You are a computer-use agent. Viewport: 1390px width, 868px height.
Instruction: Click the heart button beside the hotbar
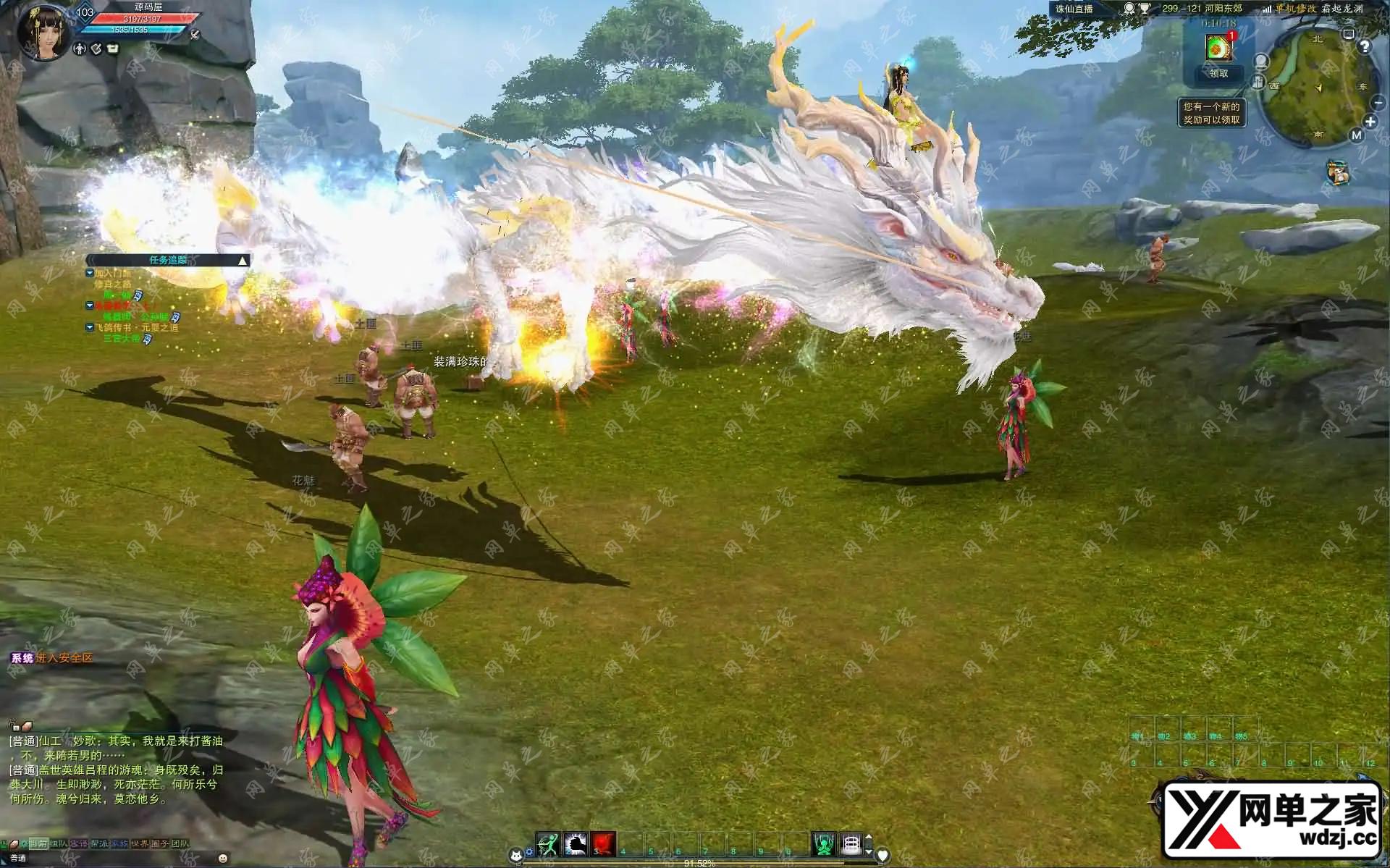[x=883, y=855]
